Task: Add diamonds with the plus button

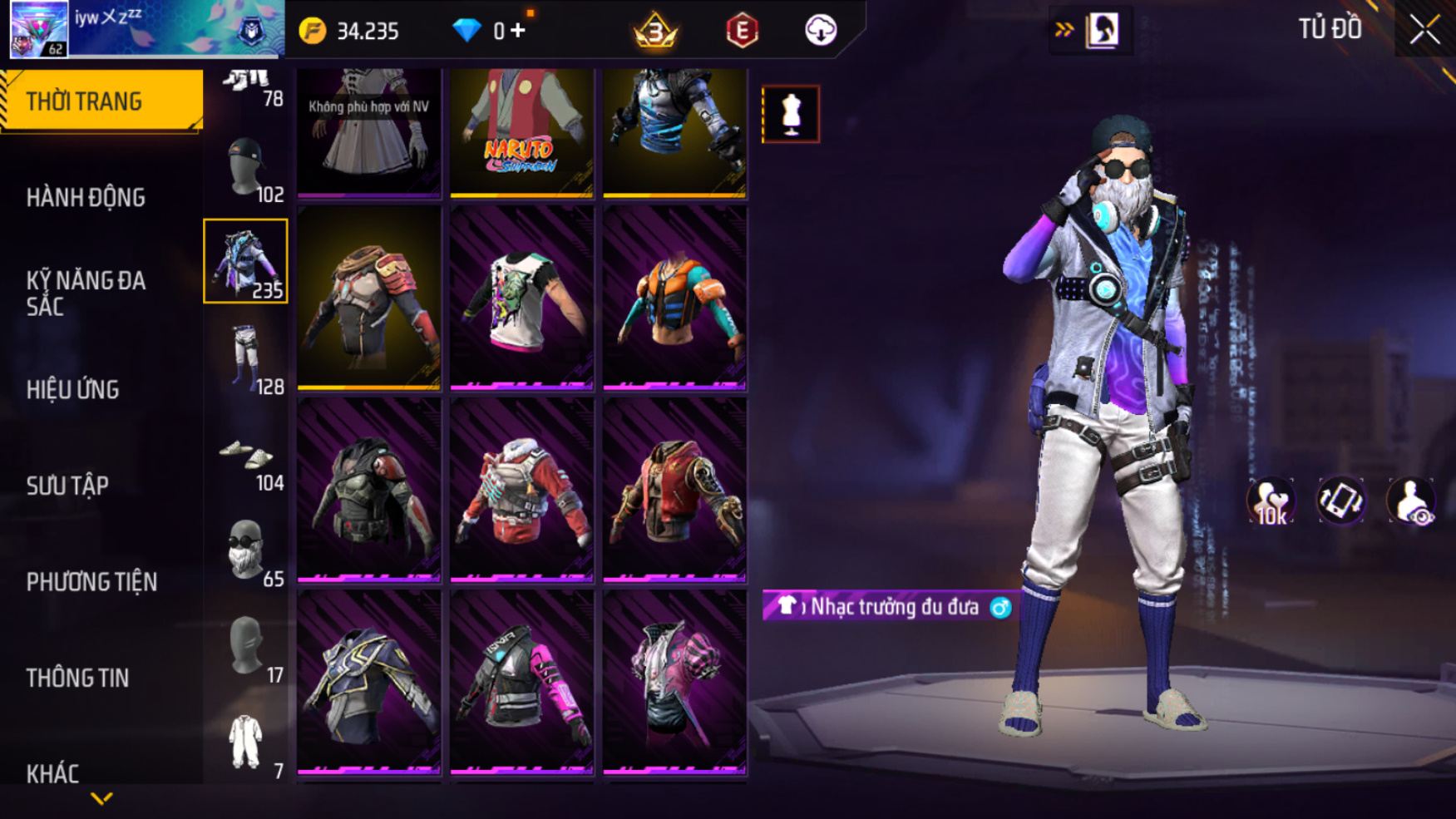Action: 519,31
